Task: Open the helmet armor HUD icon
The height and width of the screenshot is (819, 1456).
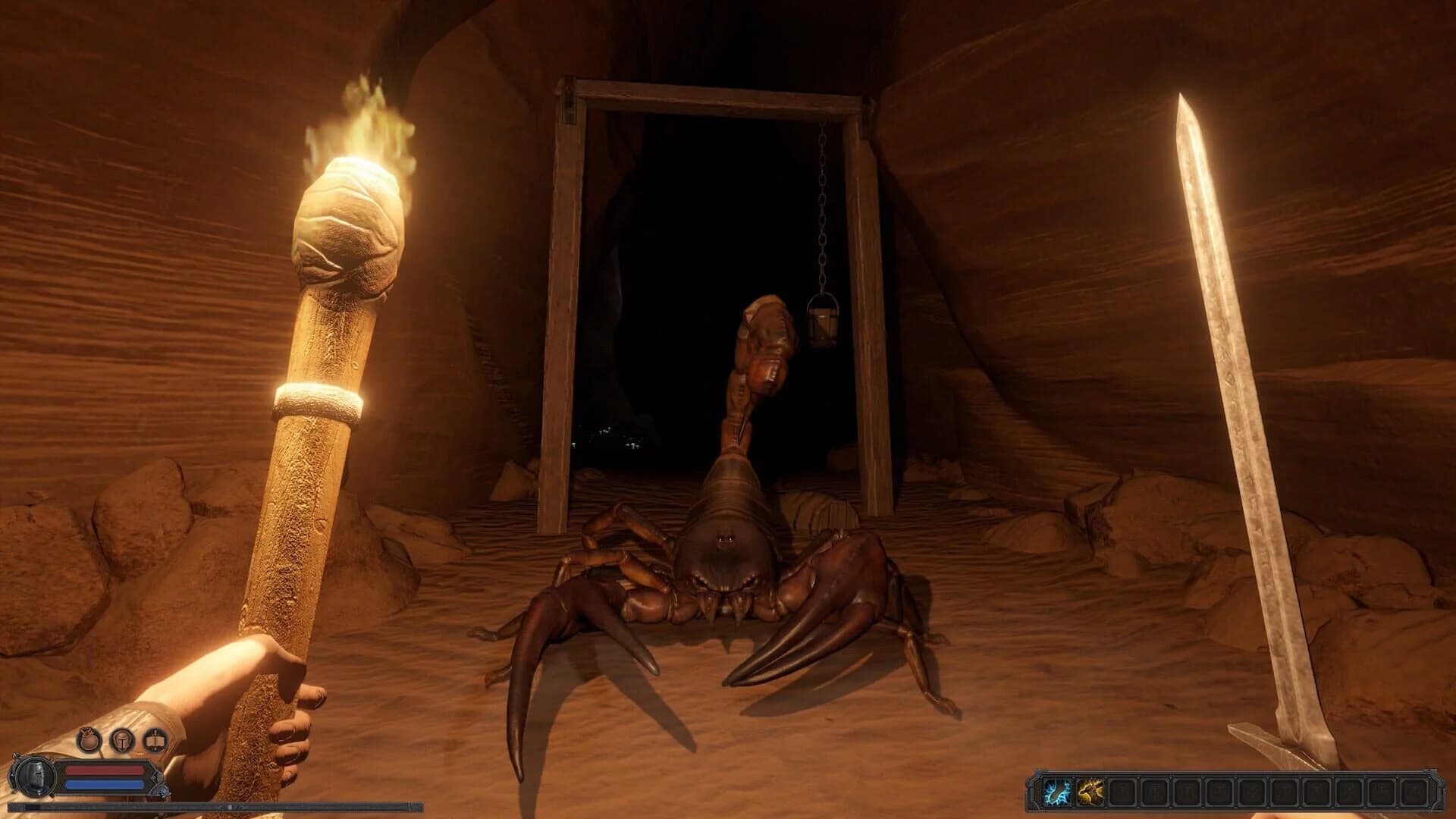Action: 122,741
